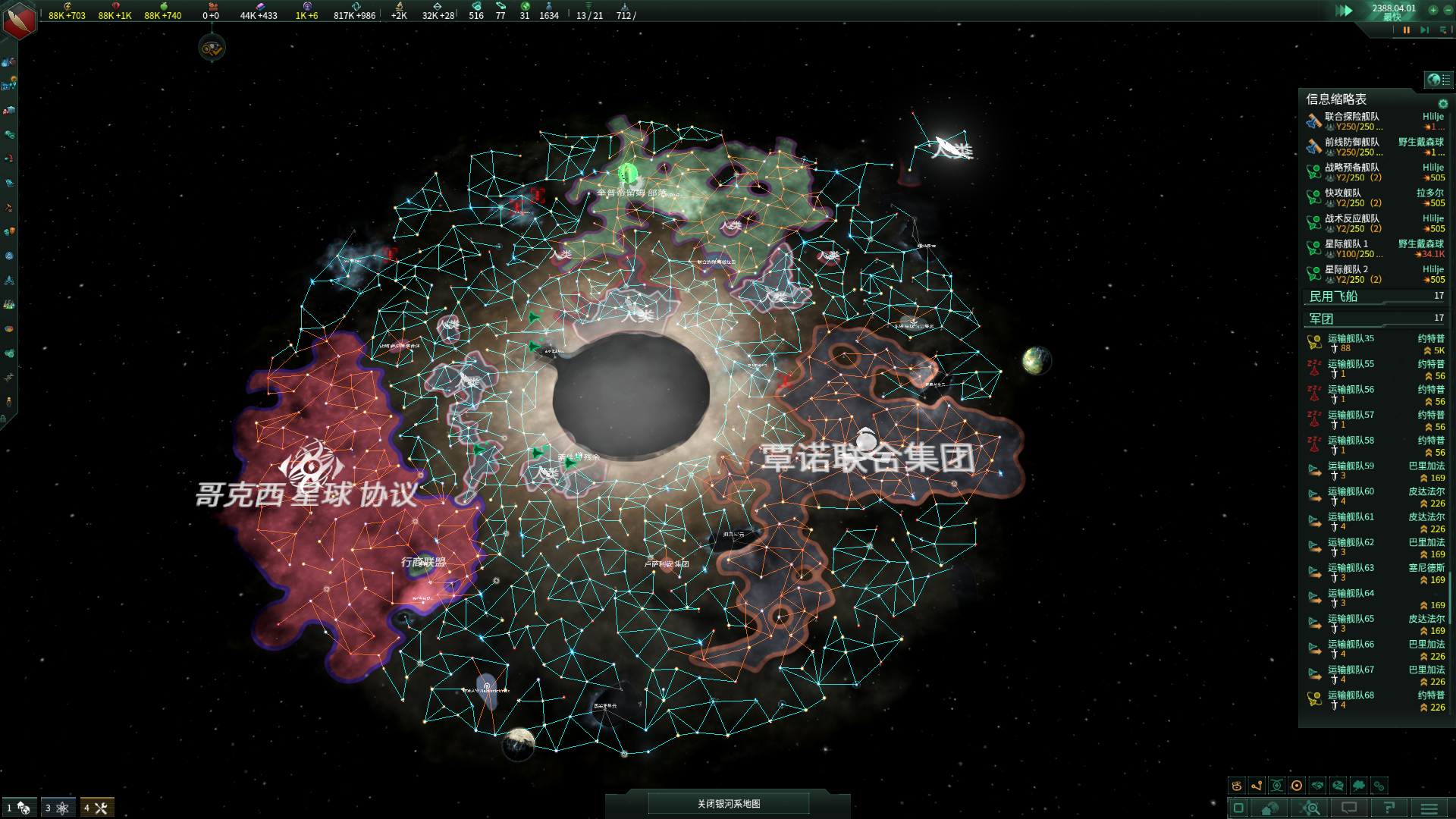Select control group 4 with wrench icon
Screen dimensions: 1456x819
(x=97, y=808)
